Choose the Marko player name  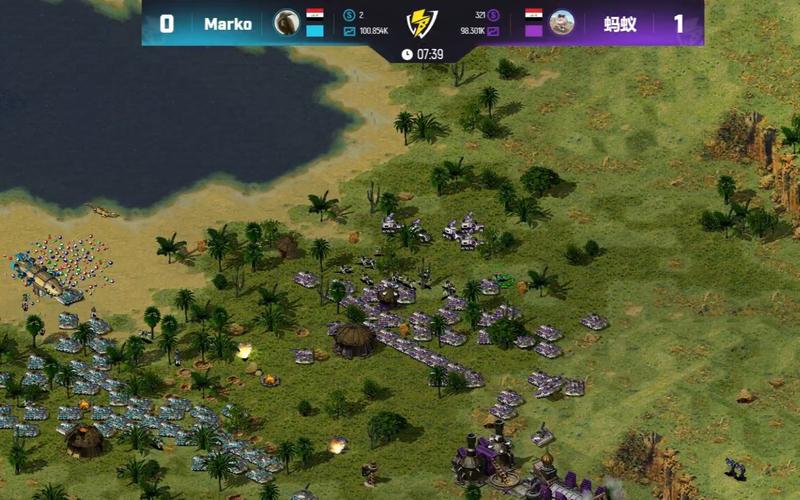[228, 24]
